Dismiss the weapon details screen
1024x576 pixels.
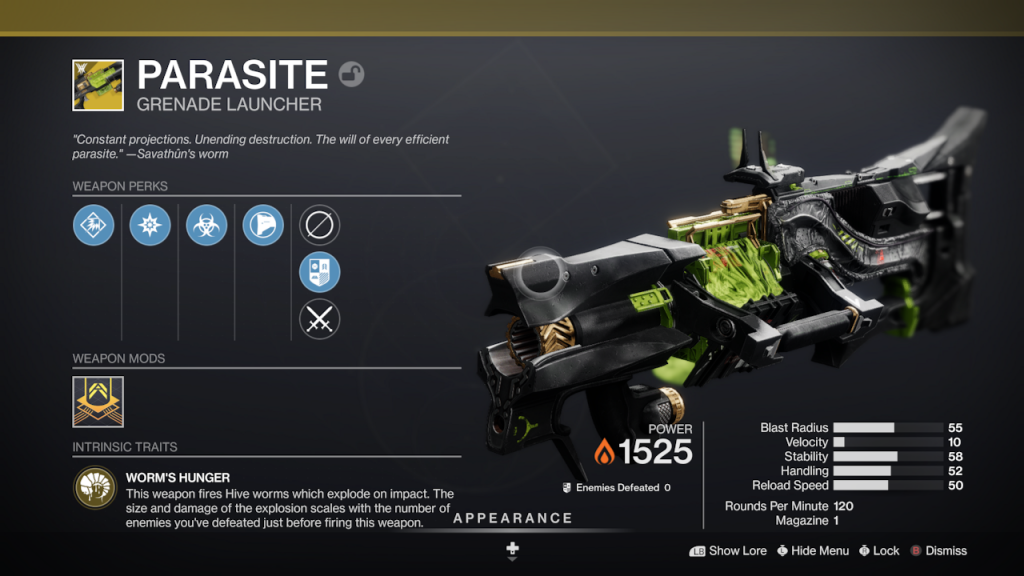coord(938,550)
